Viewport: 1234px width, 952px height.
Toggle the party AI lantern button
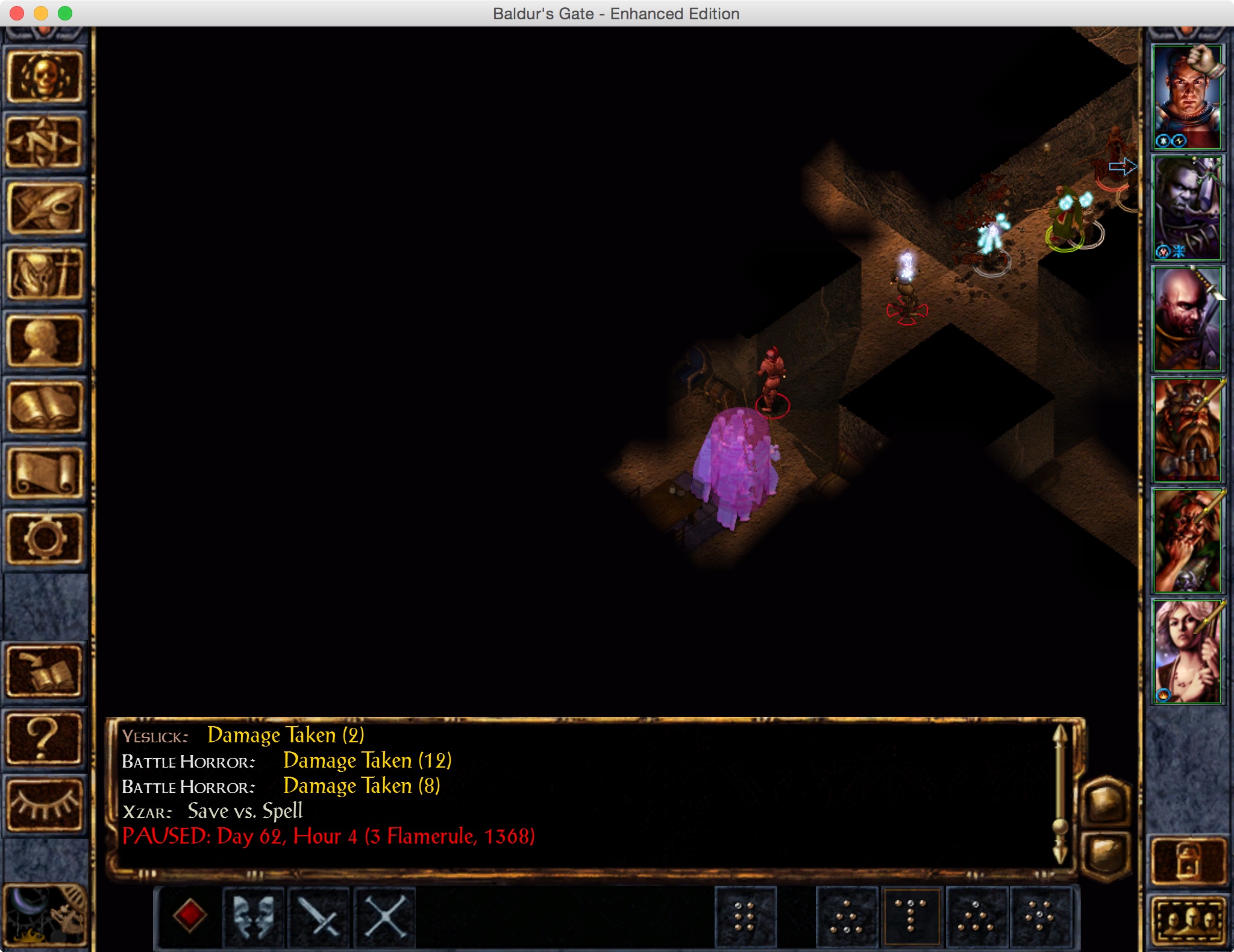1188,860
